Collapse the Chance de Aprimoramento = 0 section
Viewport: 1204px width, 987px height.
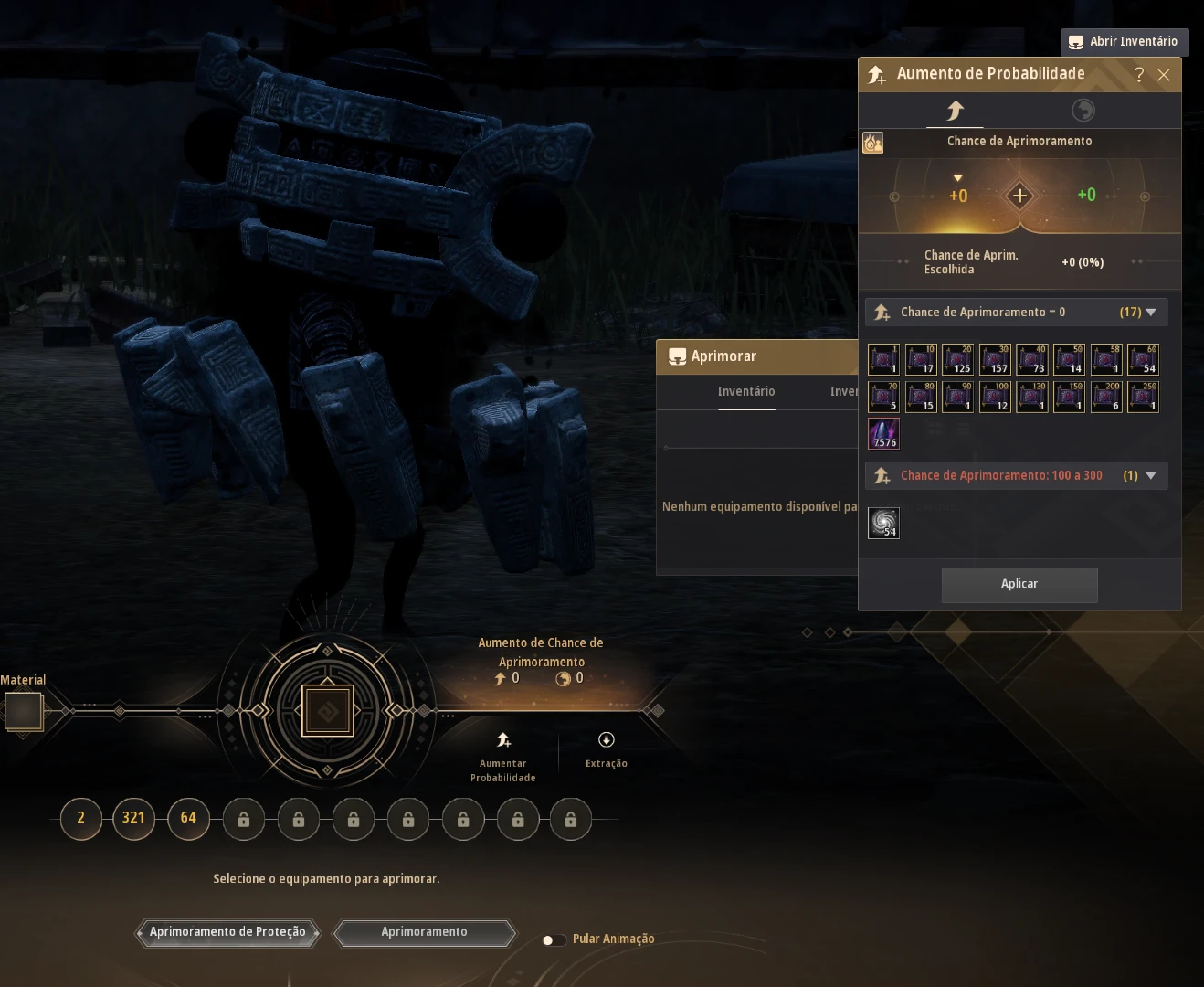tap(1150, 313)
